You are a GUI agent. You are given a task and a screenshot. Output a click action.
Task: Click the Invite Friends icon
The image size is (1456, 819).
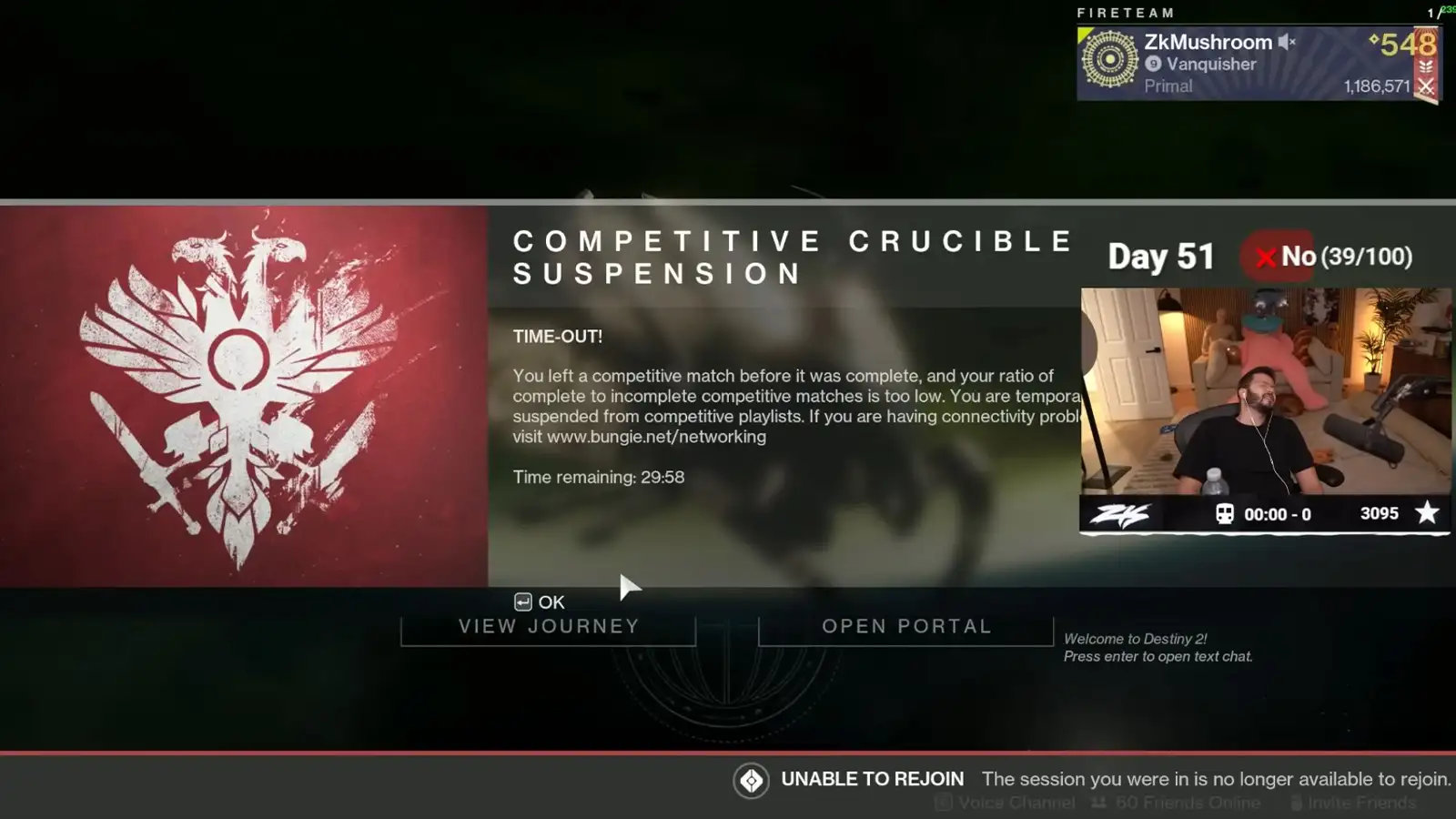[x=1296, y=804]
